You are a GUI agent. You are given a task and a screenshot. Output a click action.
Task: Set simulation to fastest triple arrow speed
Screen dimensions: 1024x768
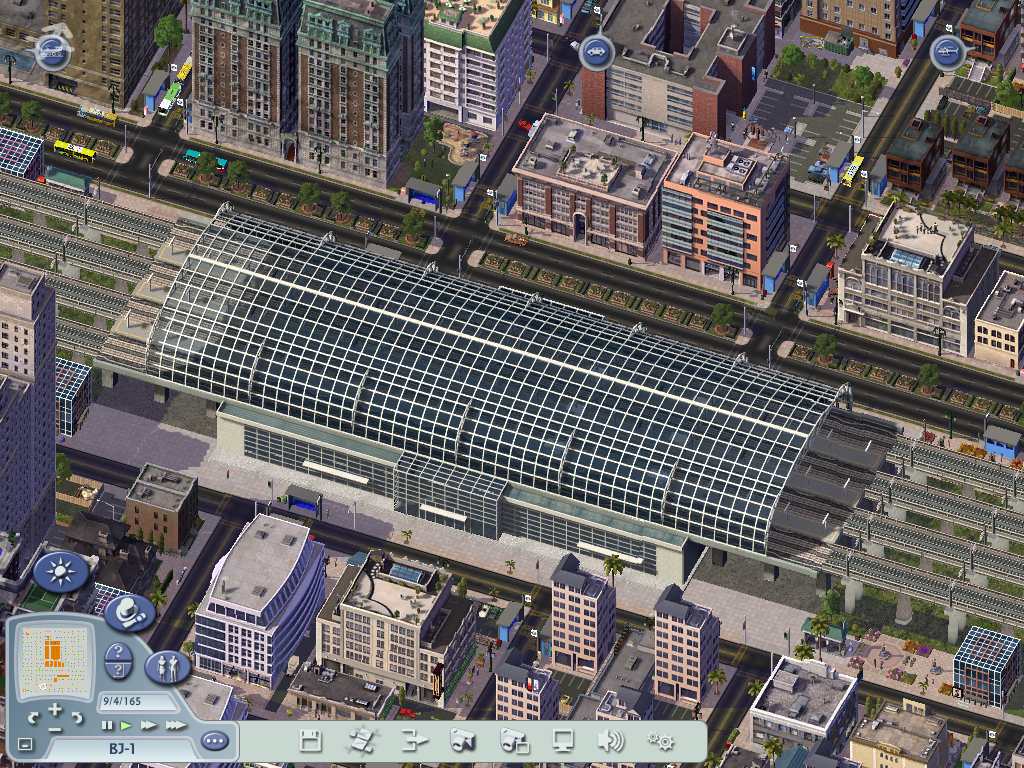tap(175, 725)
